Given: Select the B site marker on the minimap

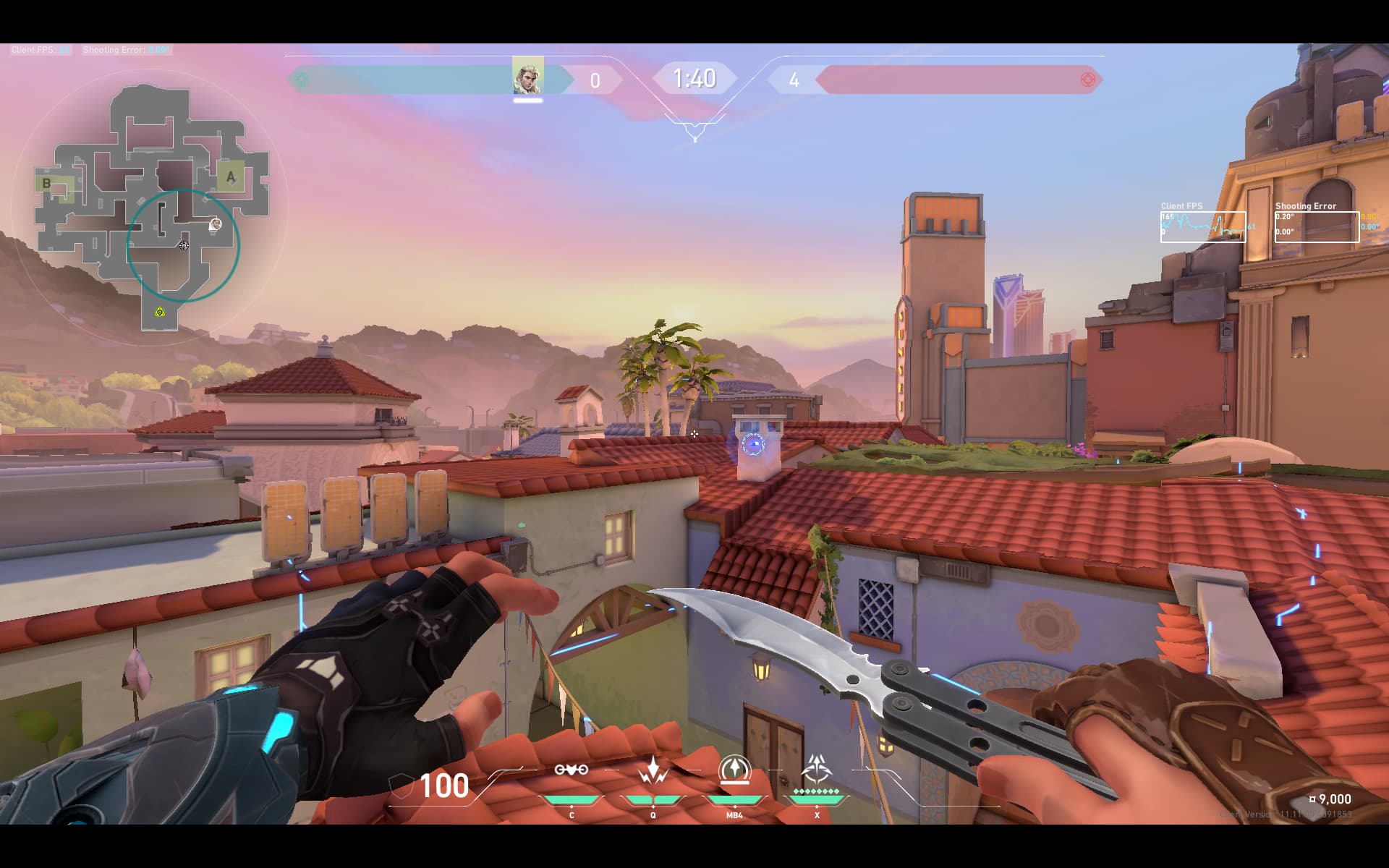Looking at the screenshot, I should point(47,183).
